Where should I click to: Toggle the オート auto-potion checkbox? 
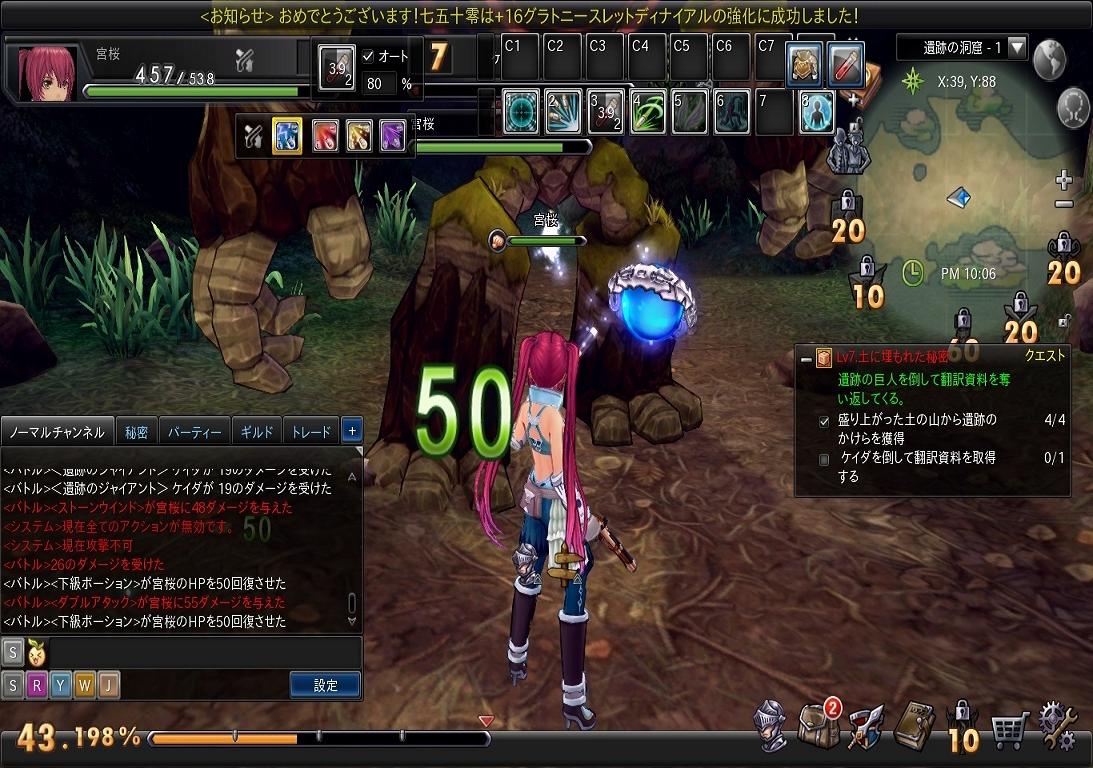(367, 57)
